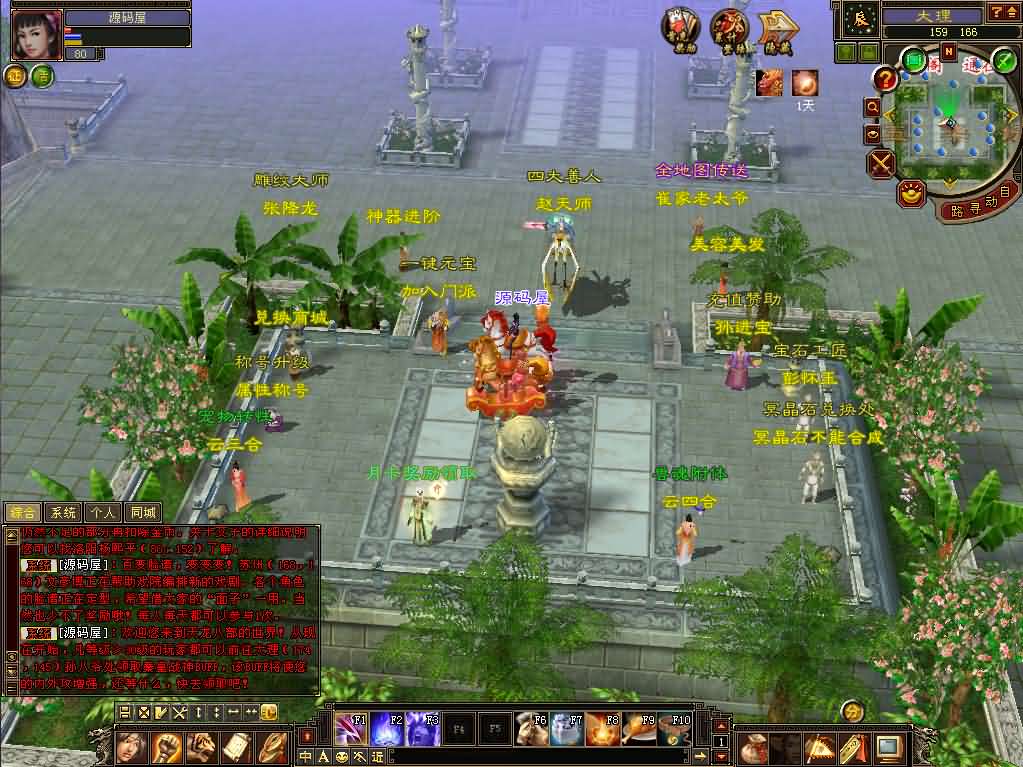Open the computer monitor system menu icon
Image resolution: width=1023 pixels, height=767 pixels.
(887, 747)
